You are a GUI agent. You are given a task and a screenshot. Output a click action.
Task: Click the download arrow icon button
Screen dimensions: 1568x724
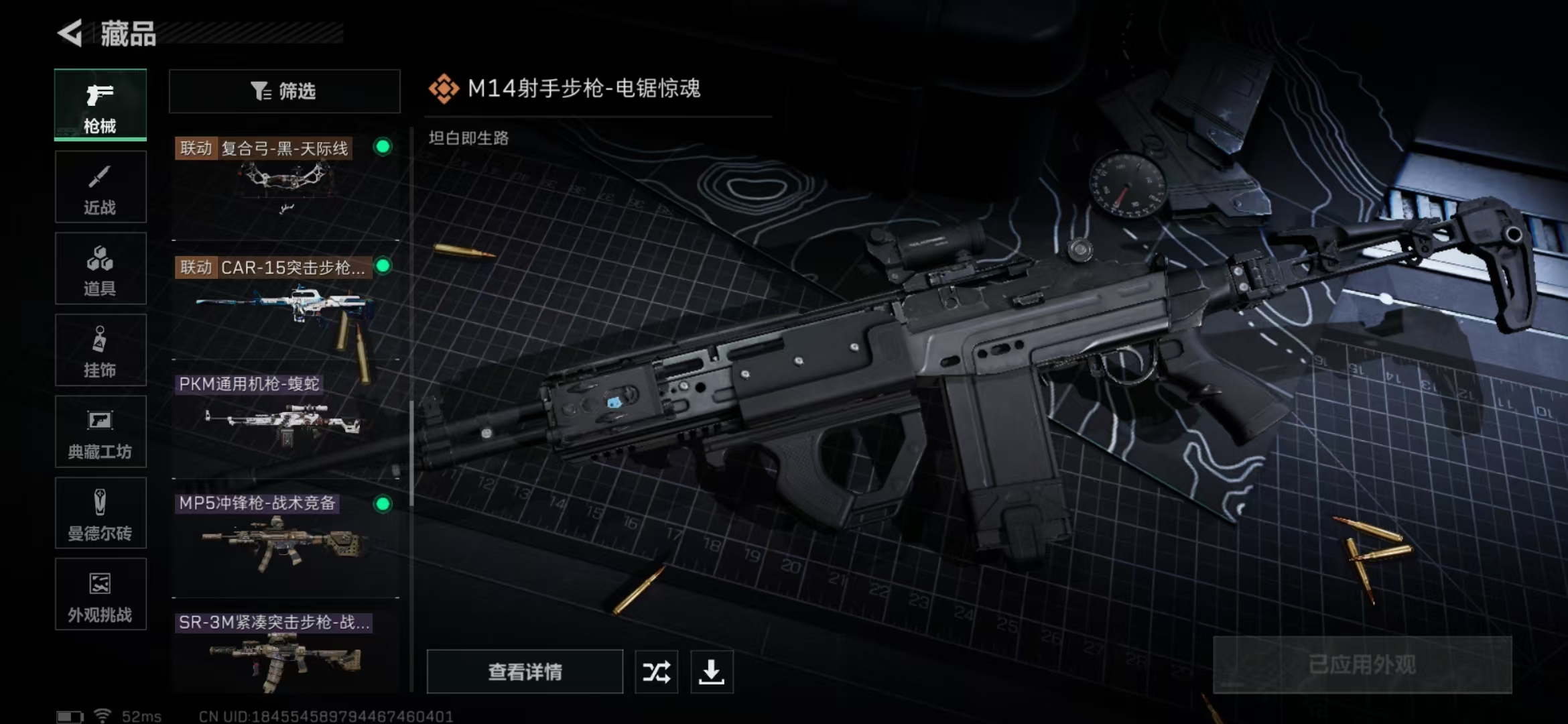point(712,672)
